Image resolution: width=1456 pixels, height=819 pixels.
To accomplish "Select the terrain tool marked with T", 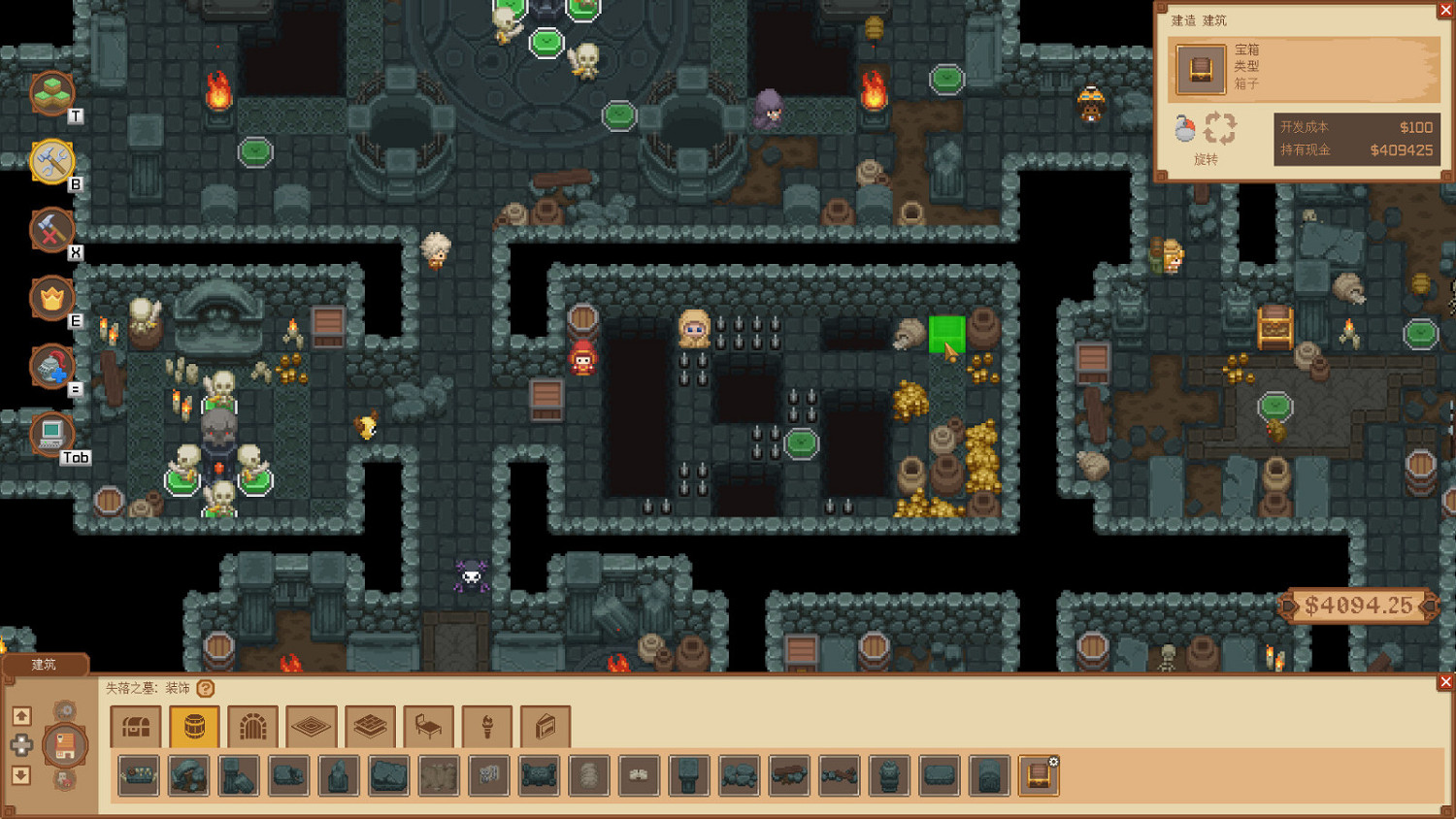I will tap(53, 92).
